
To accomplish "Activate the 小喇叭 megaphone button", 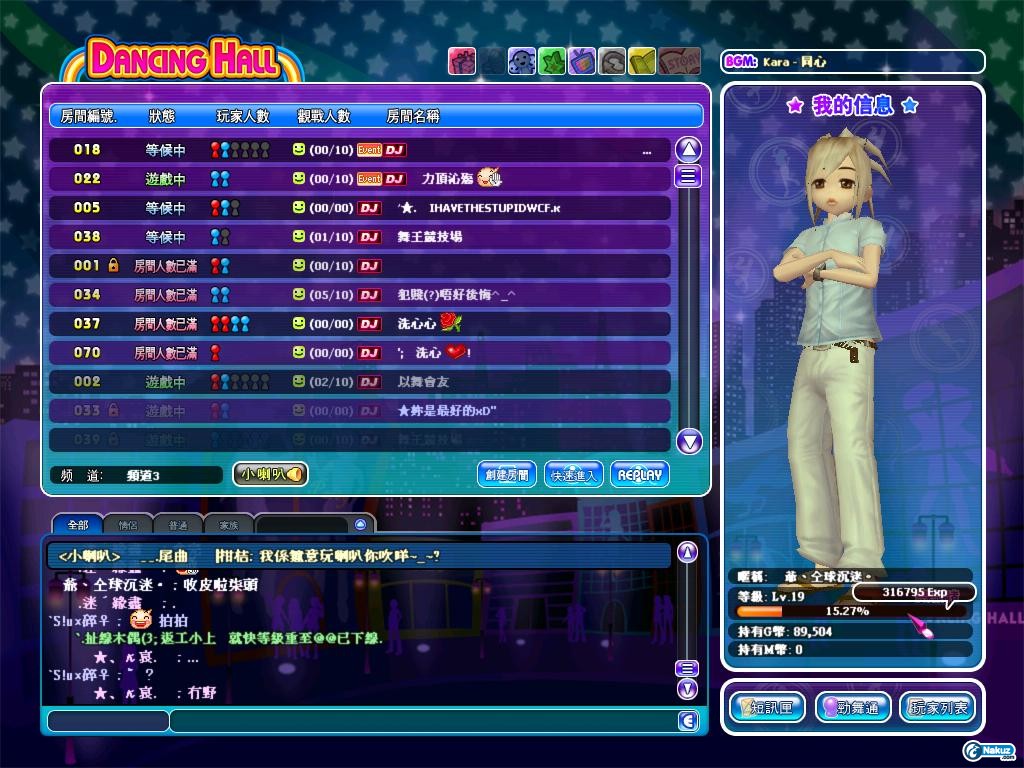I will 269,474.
